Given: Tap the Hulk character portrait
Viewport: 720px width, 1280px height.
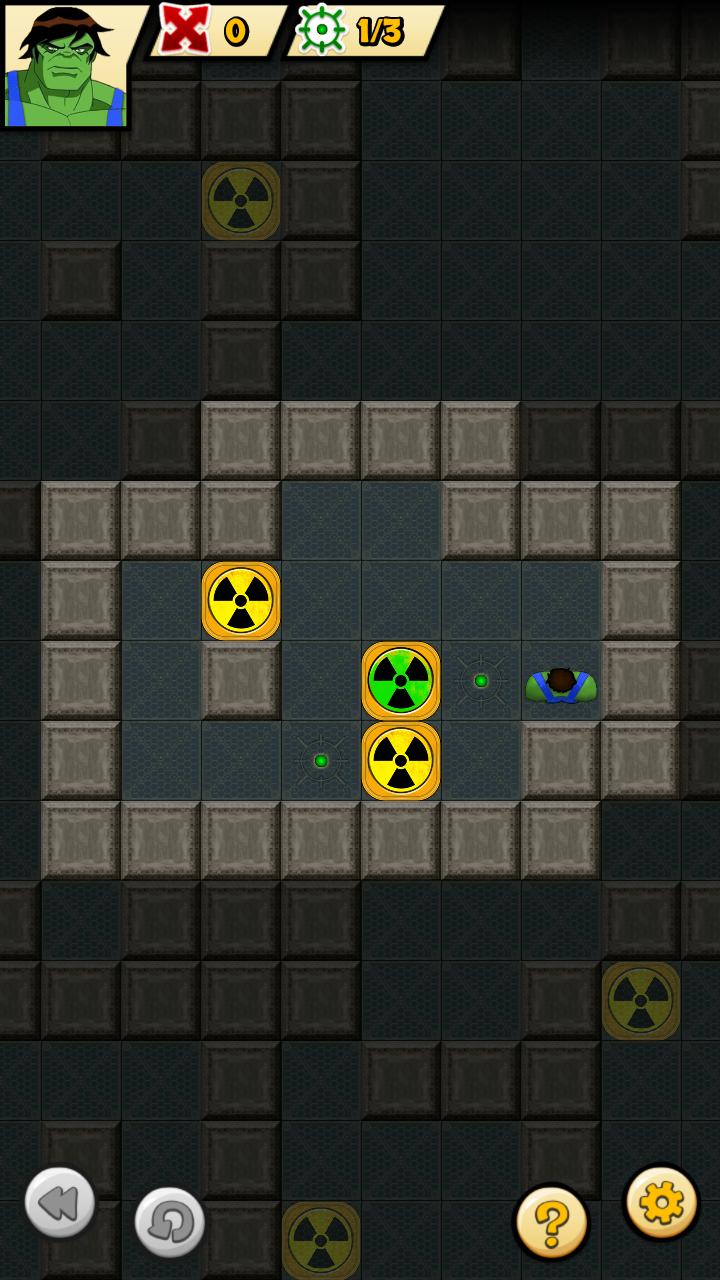Looking at the screenshot, I should point(66,66).
